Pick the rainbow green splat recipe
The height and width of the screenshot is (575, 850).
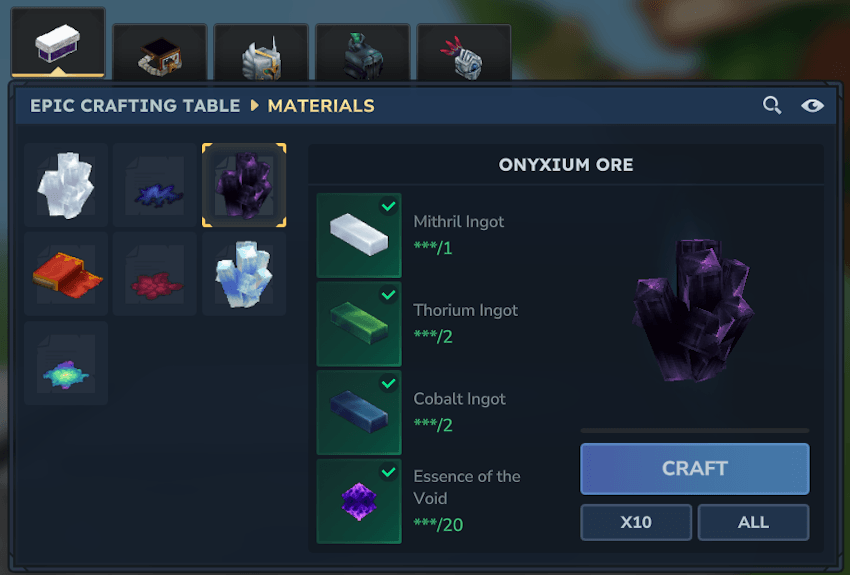[x=66, y=364]
